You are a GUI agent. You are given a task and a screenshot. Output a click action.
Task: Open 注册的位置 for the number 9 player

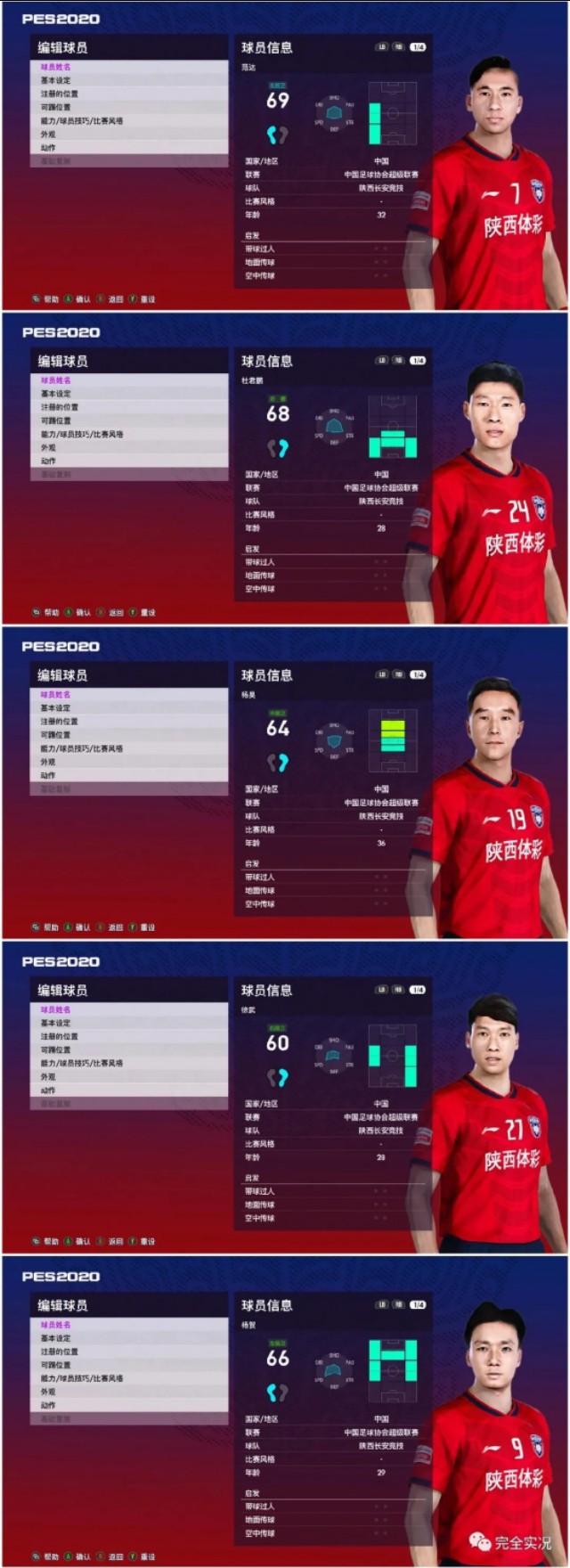[60, 1352]
